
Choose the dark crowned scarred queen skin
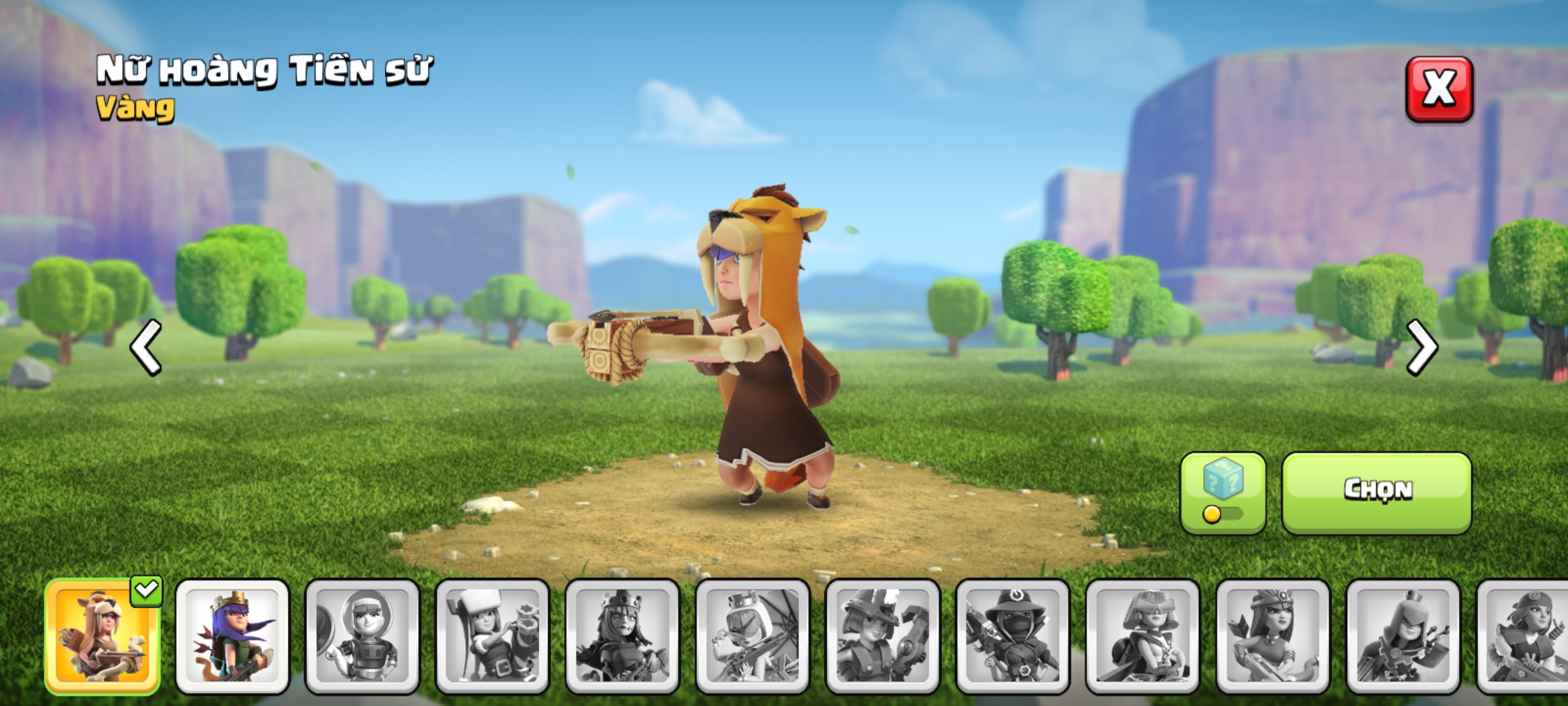(622, 636)
